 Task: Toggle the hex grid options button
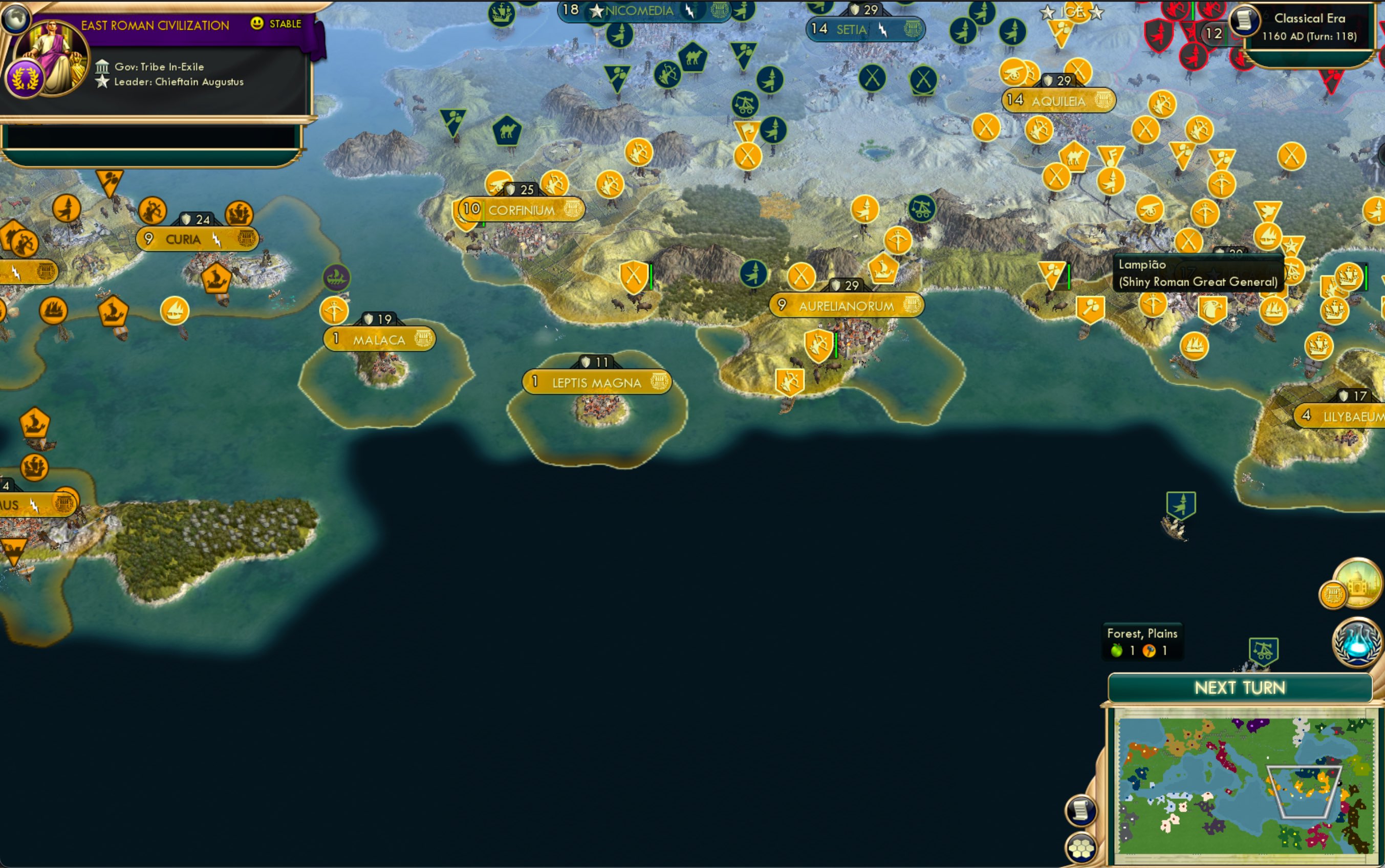[1081, 848]
